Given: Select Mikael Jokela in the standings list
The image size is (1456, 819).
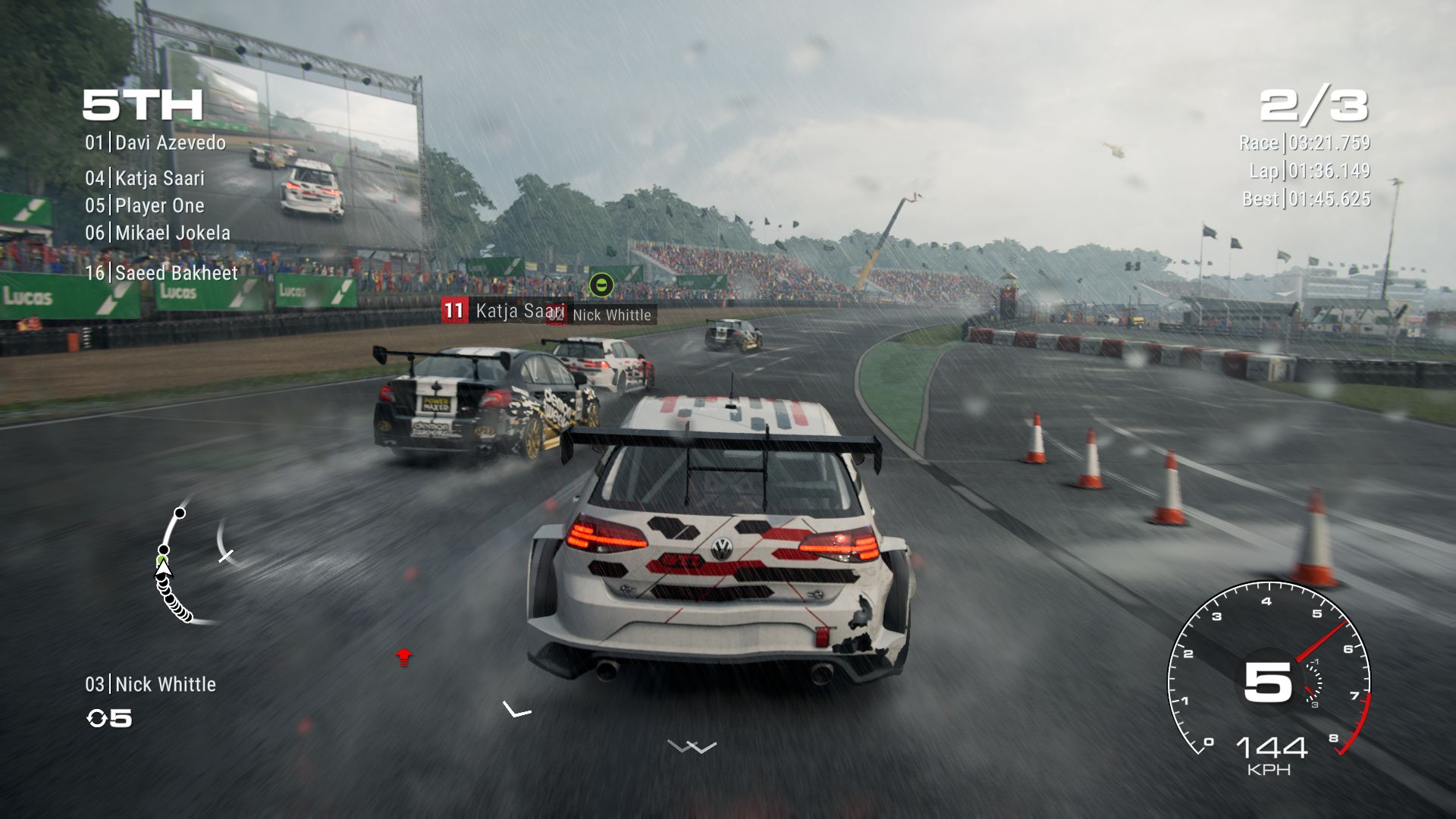Looking at the screenshot, I should (158, 233).
